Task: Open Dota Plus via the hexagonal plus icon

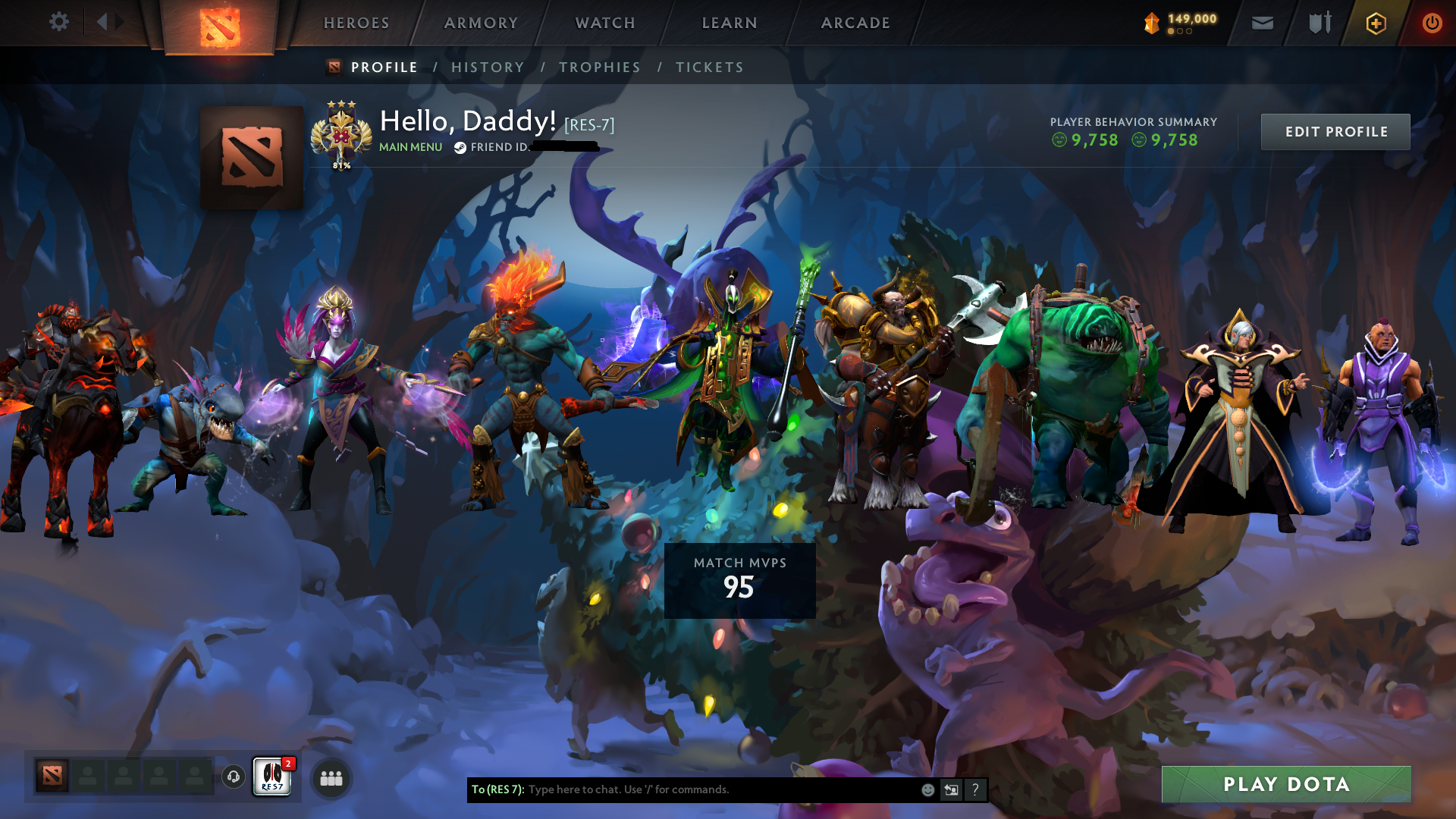Action: pos(1375,23)
